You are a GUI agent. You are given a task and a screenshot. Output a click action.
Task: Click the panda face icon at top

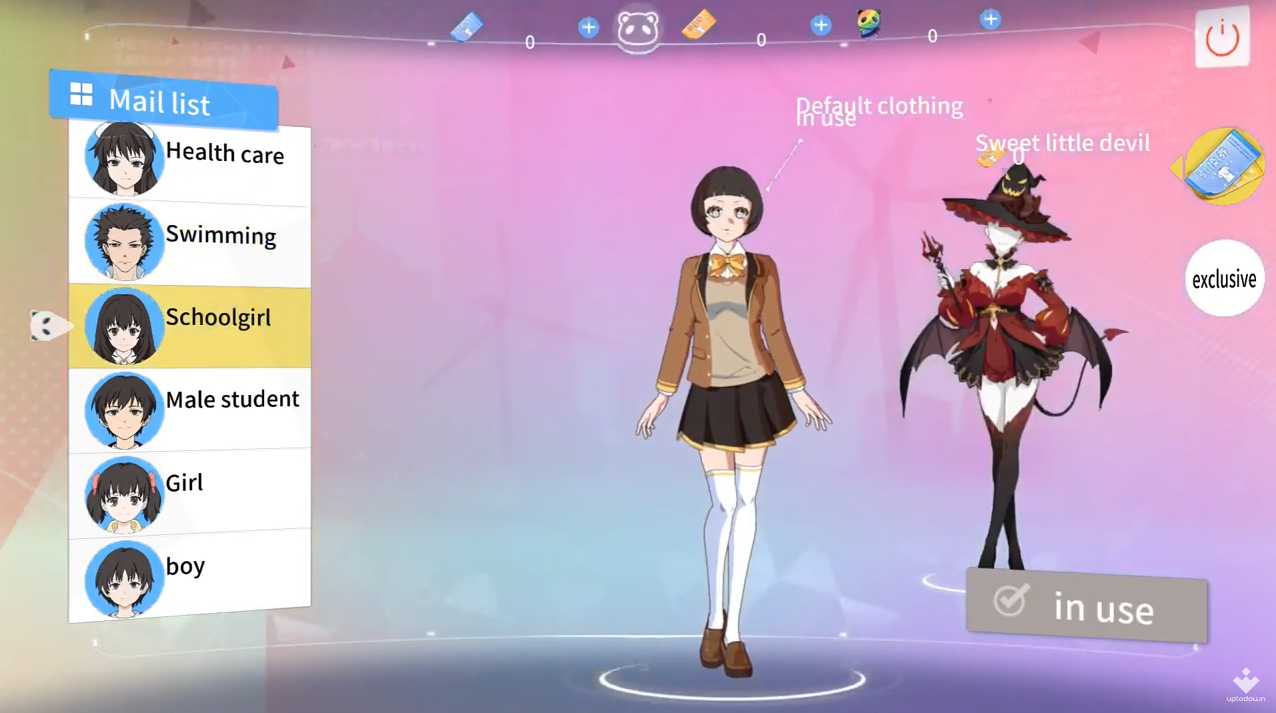tap(638, 30)
